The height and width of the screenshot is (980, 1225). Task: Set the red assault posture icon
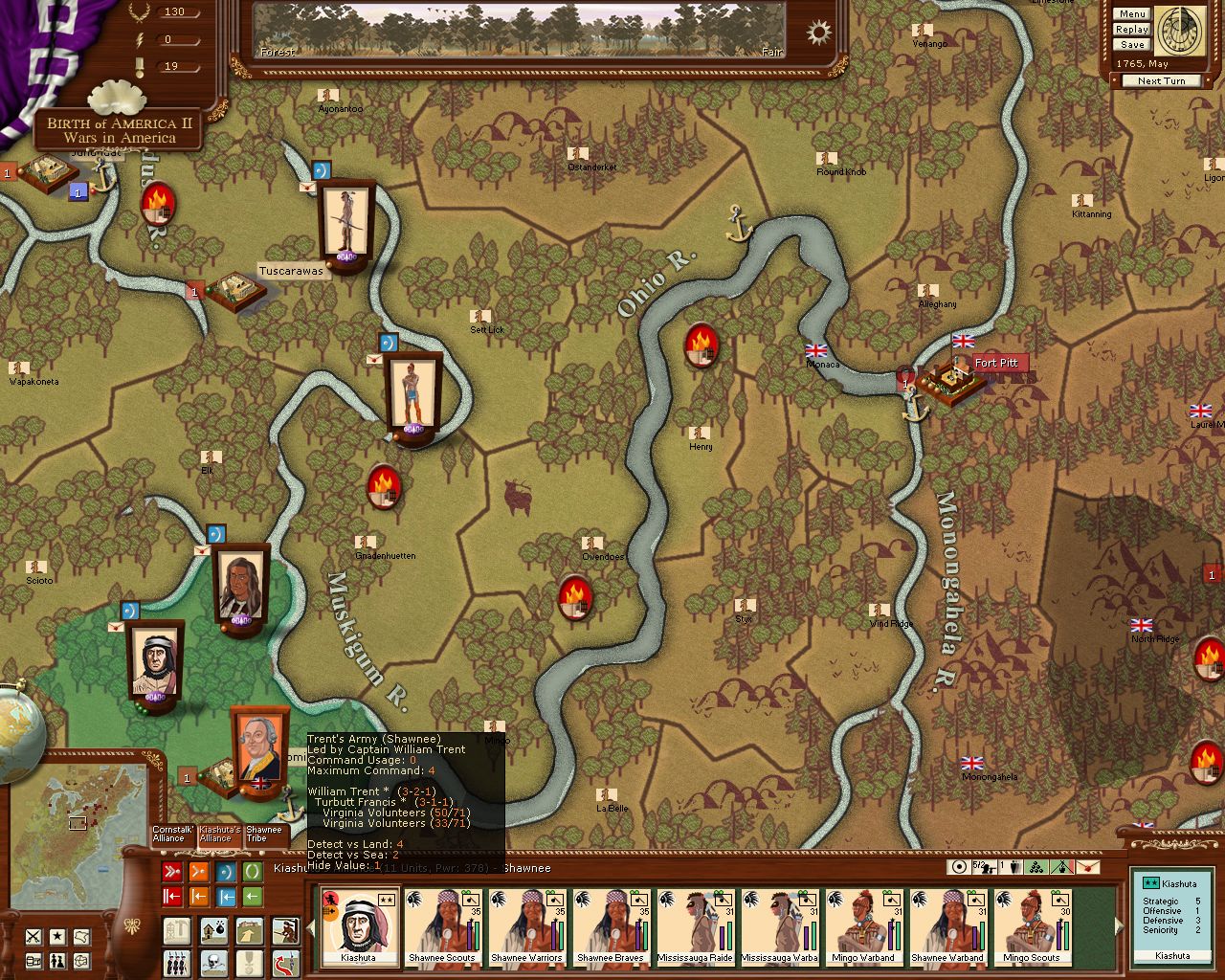(172, 872)
